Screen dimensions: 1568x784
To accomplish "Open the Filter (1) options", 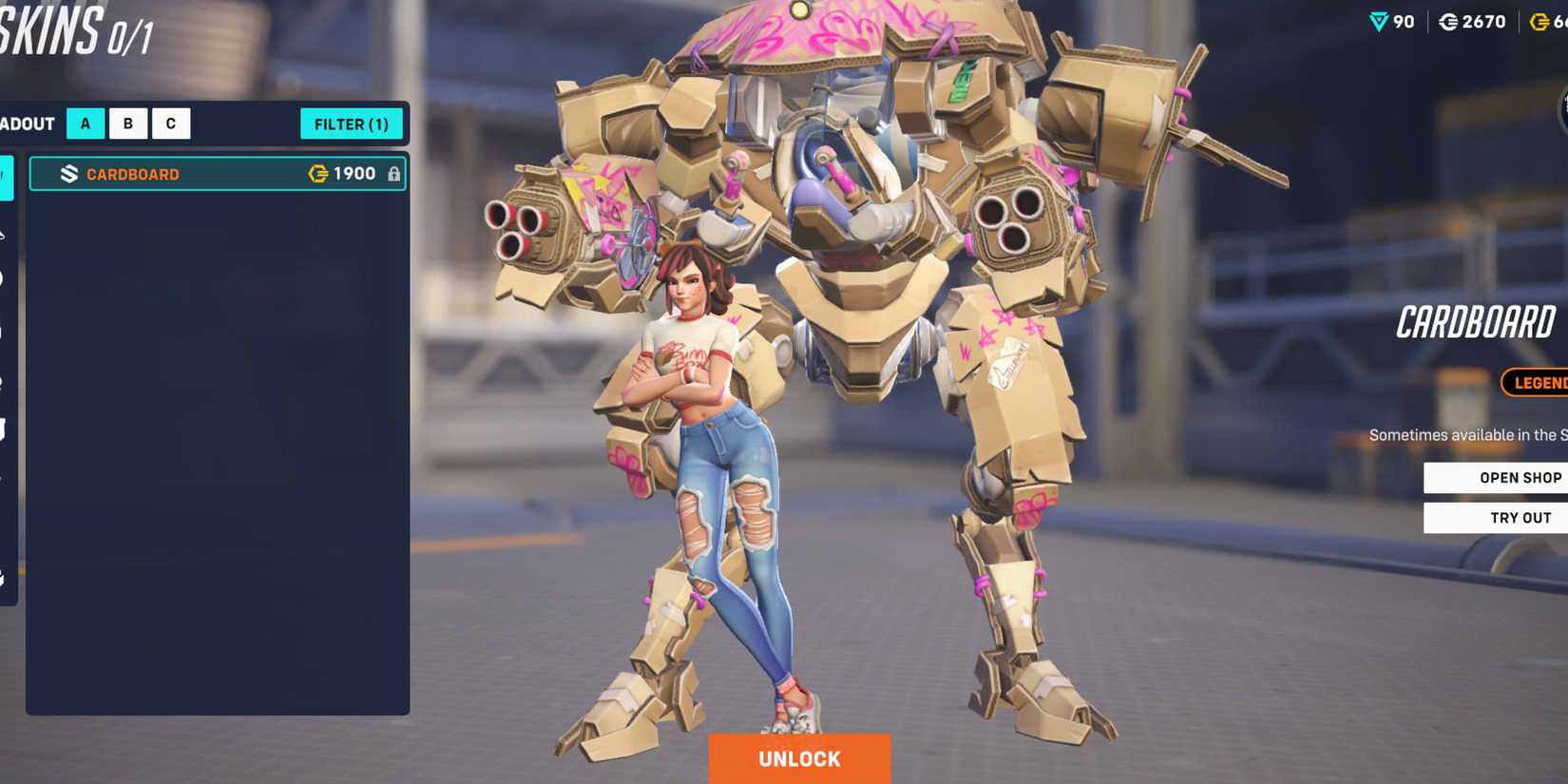I will [x=352, y=124].
